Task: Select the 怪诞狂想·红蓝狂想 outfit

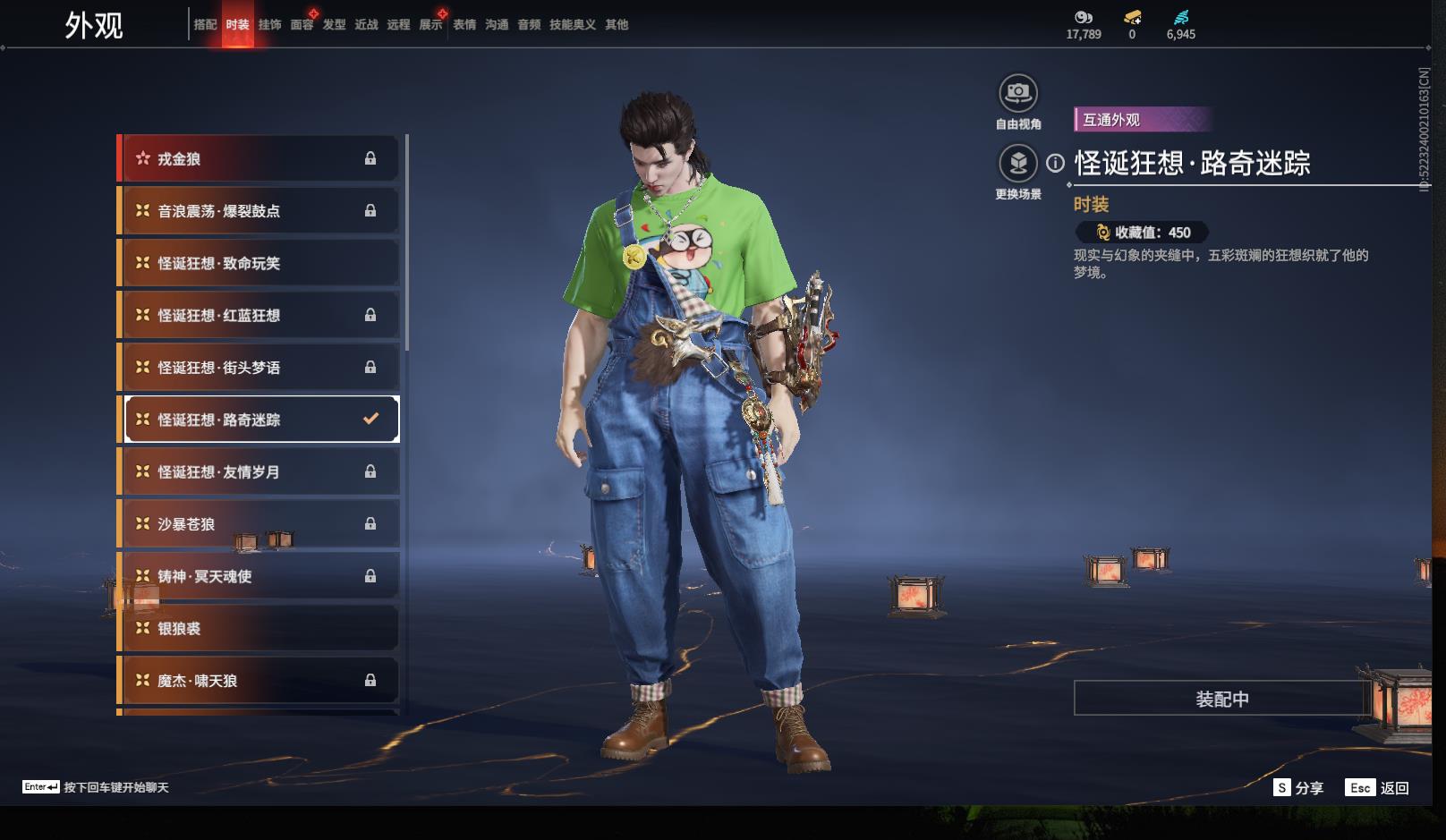Action: click(259, 315)
